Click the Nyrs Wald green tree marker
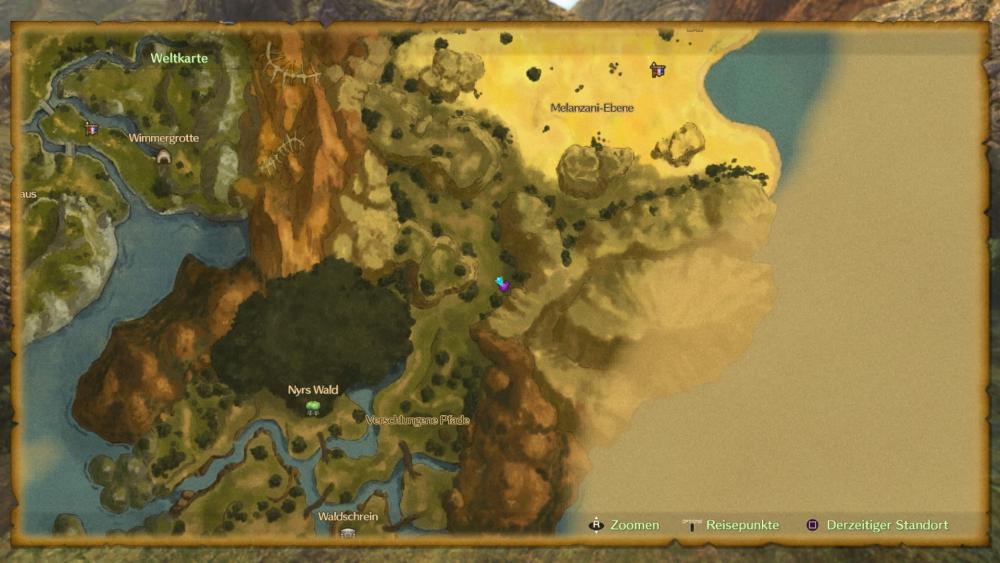Screen dimensions: 1000x563 (313, 407)
